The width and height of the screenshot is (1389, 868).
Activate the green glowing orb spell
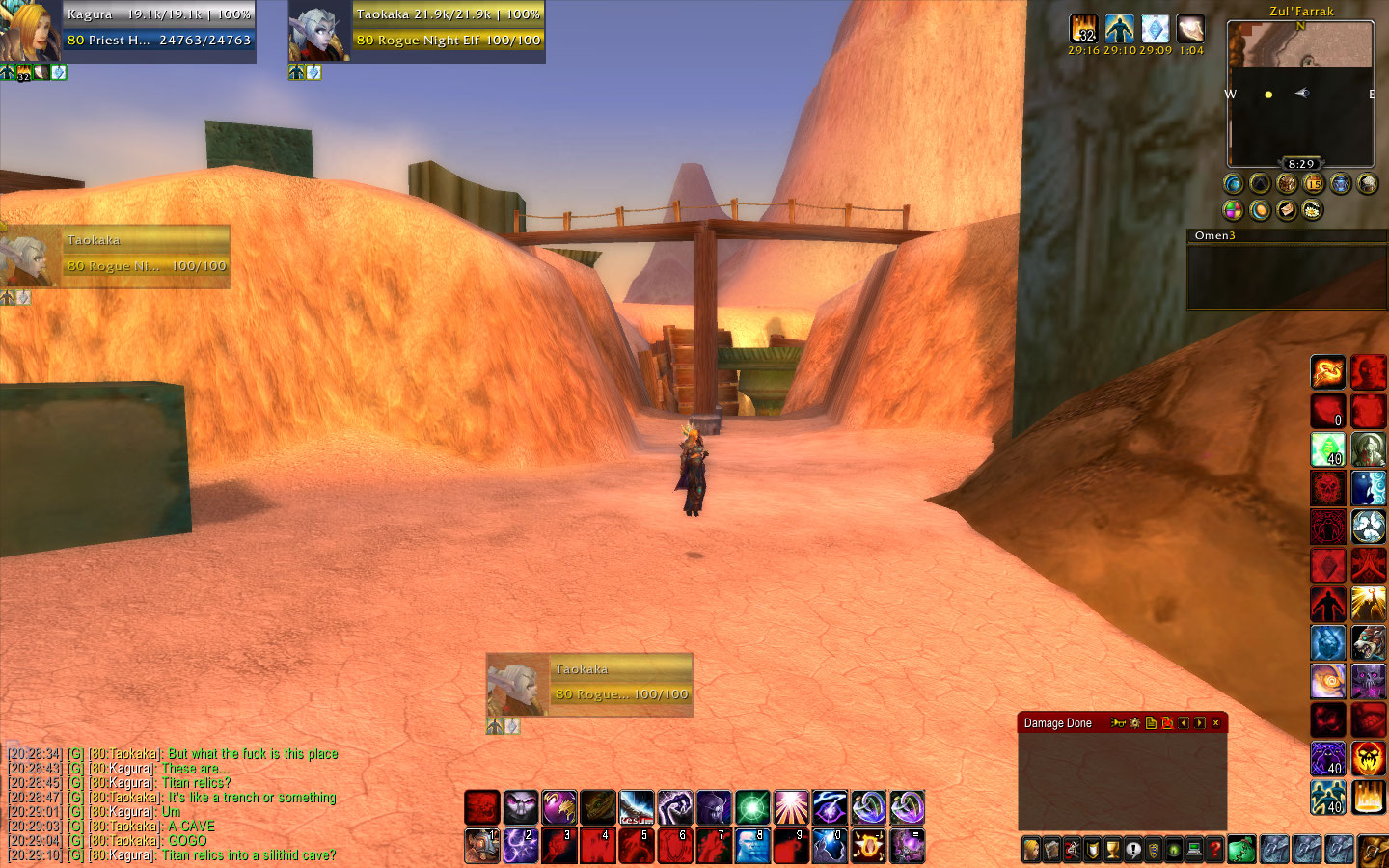pyautogui.click(x=752, y=808)
